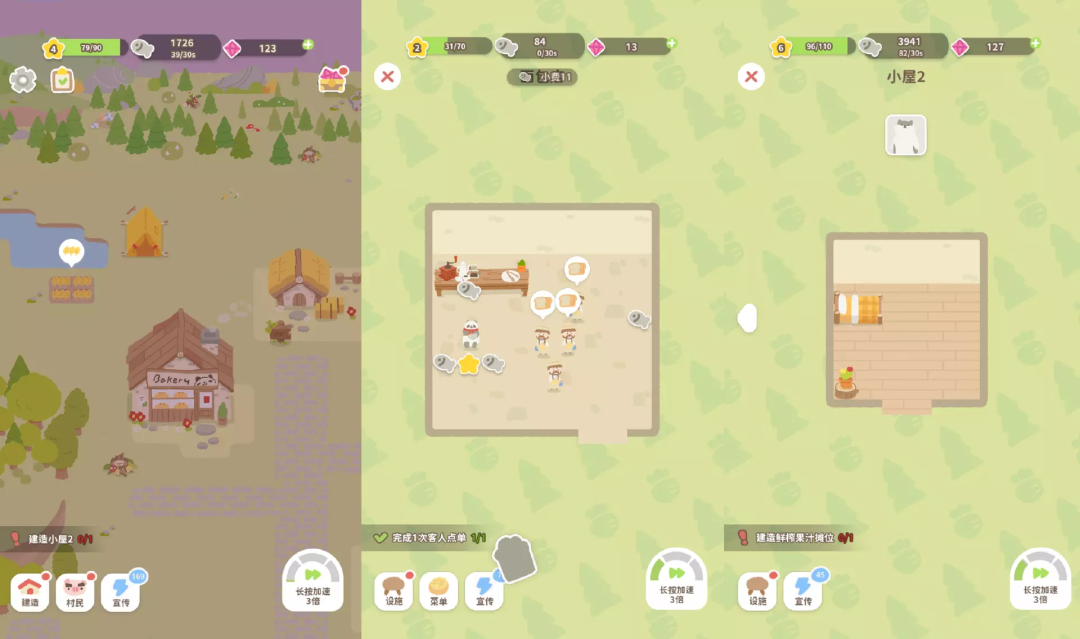Viewport: 1080px width, 639px height.
Task: Close the shop view showing 小费11
Action: 387,76
